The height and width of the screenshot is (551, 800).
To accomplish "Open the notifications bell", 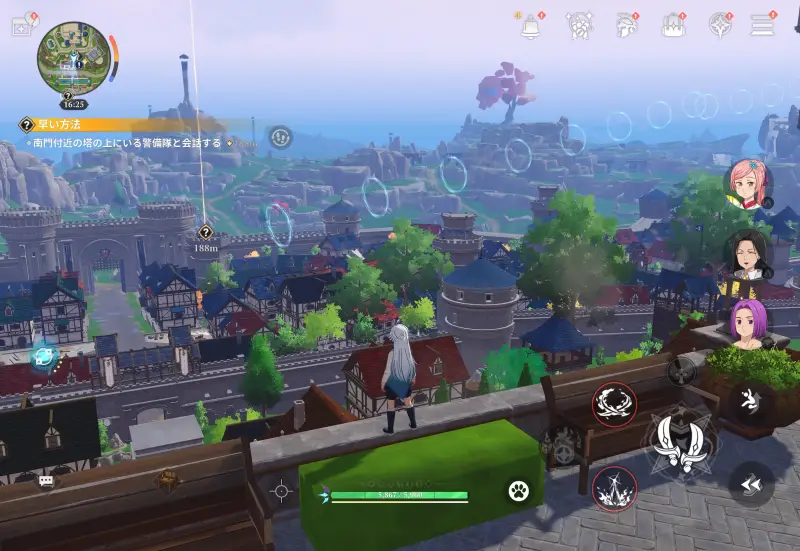I will point(531,26).
